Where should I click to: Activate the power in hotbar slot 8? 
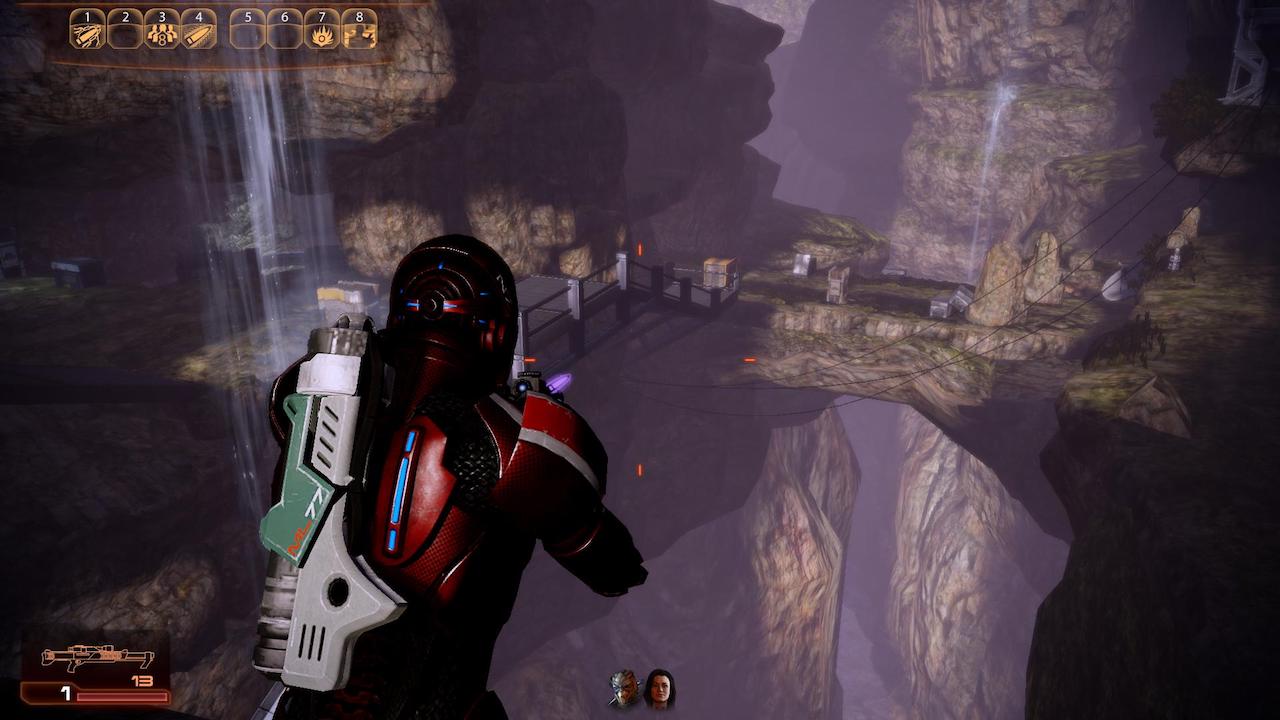[359, 31]
